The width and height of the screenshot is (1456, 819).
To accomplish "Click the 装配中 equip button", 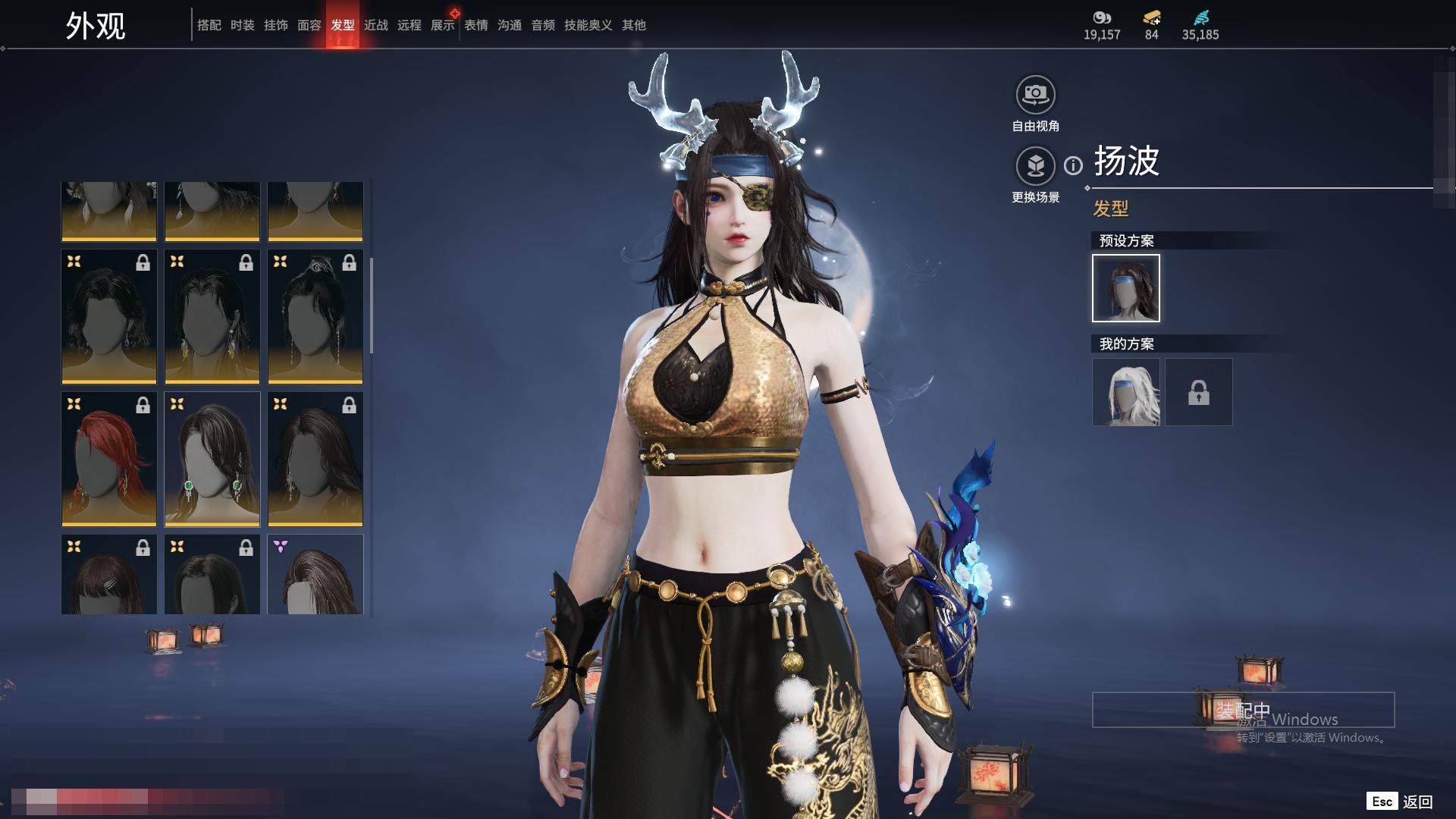I will point(1243,710).
